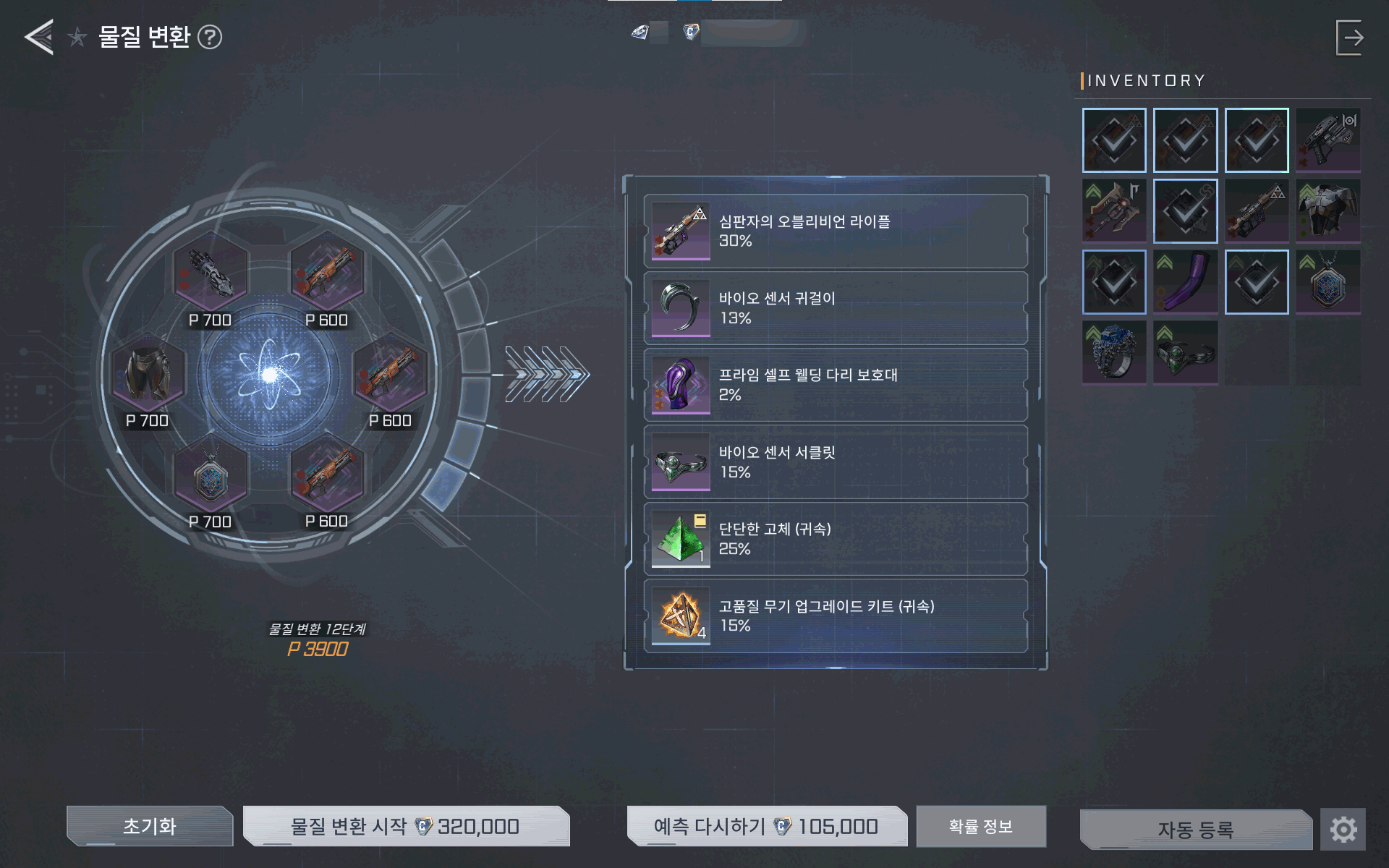Toggle the favorite star beside 물질 변환
1389x868 pixels.
[77, 37]
